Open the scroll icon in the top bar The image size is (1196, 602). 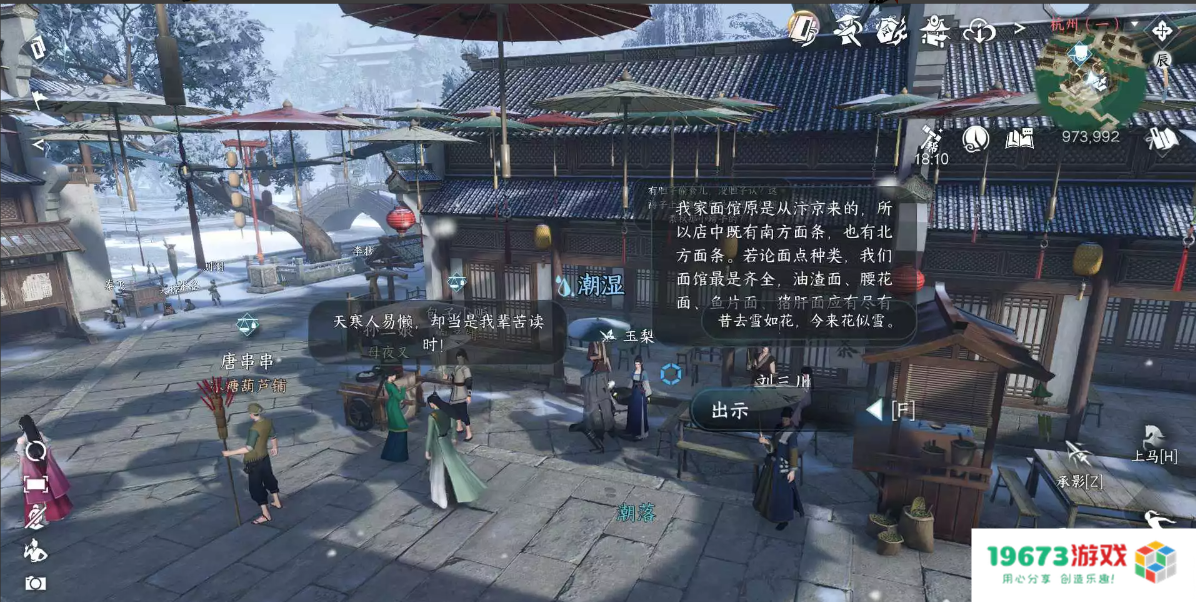click(803, 27)
